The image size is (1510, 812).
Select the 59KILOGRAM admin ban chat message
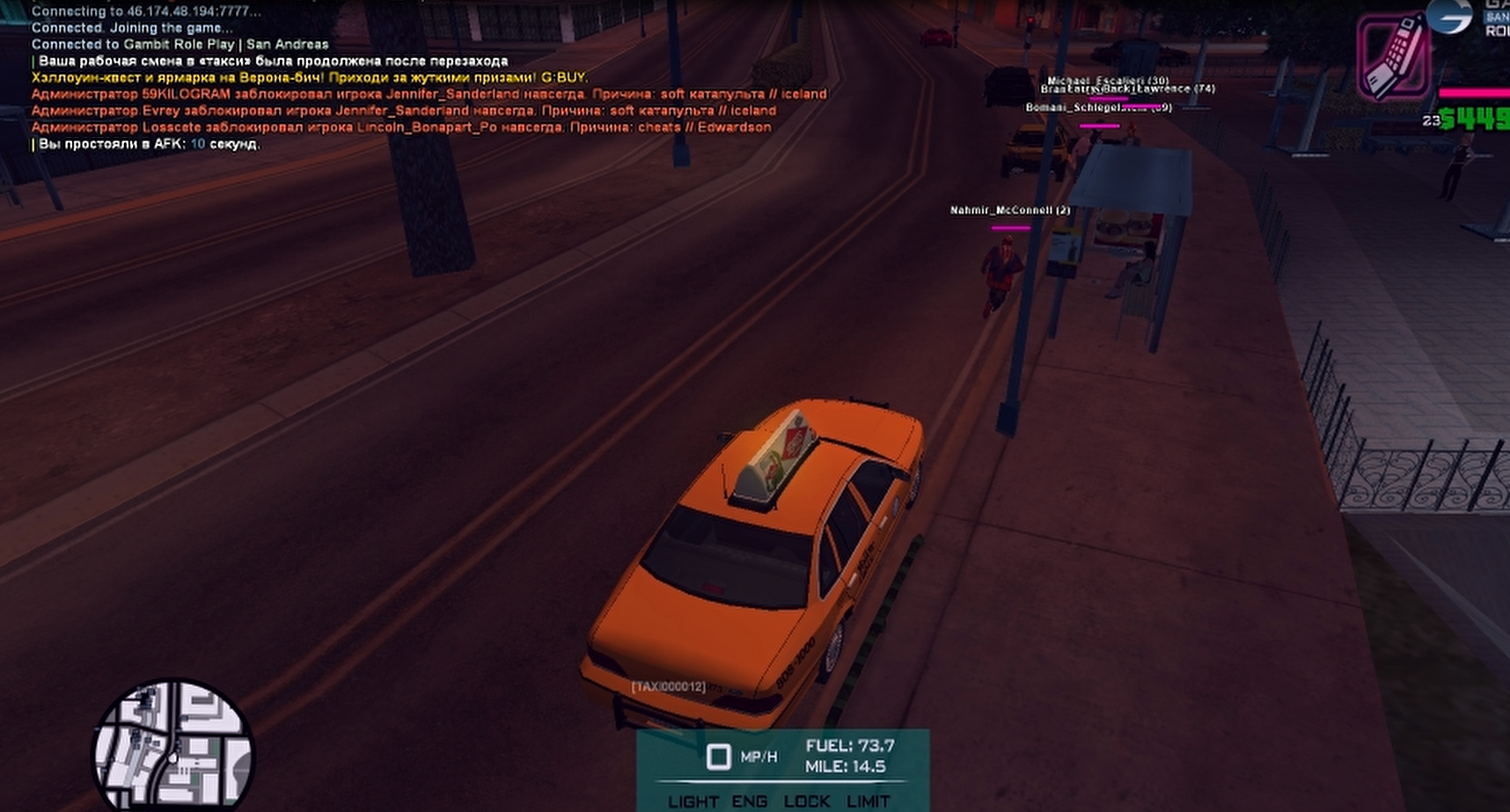[429, 94]
